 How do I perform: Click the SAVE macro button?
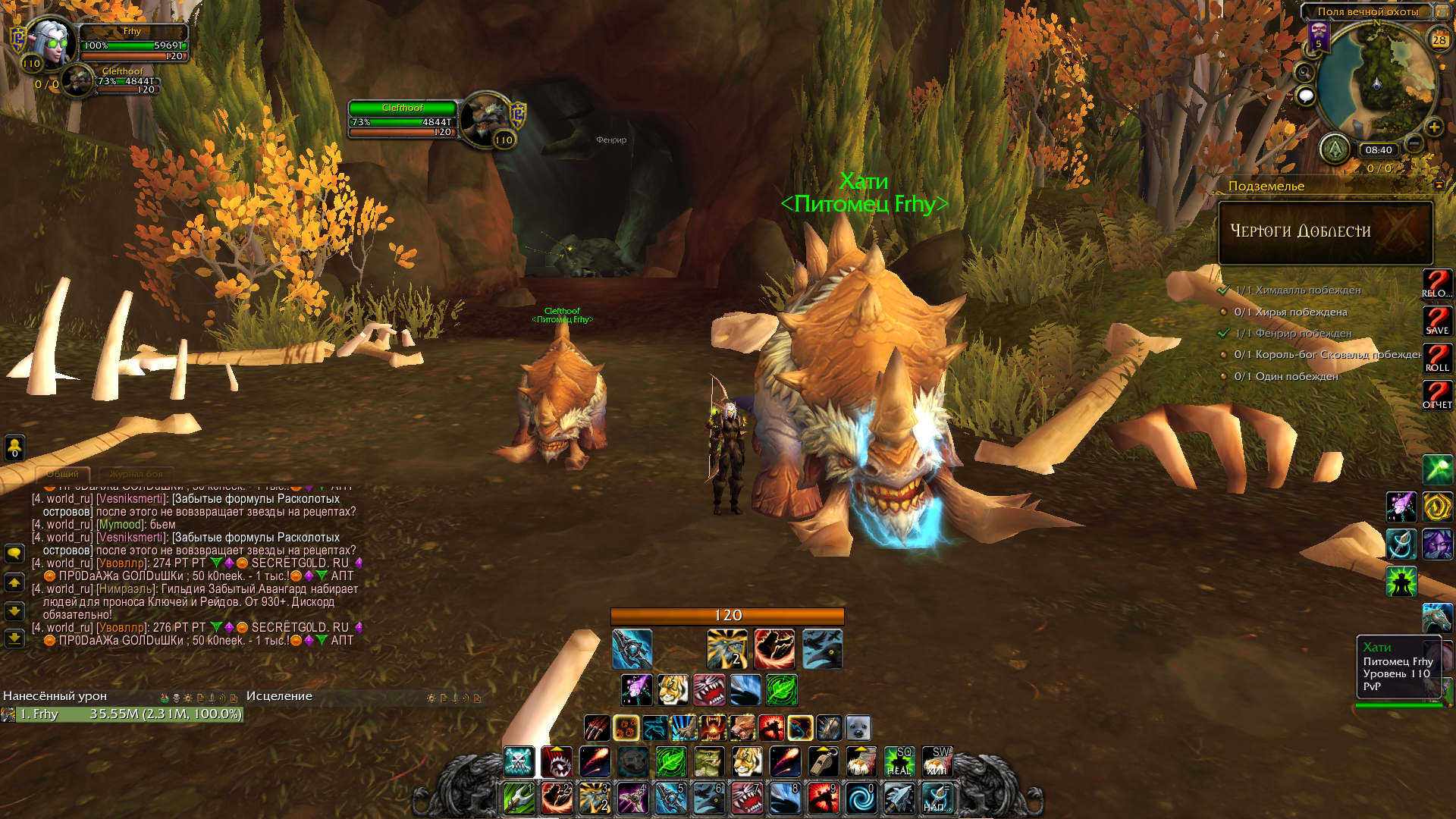click(x=1437, y=321)
